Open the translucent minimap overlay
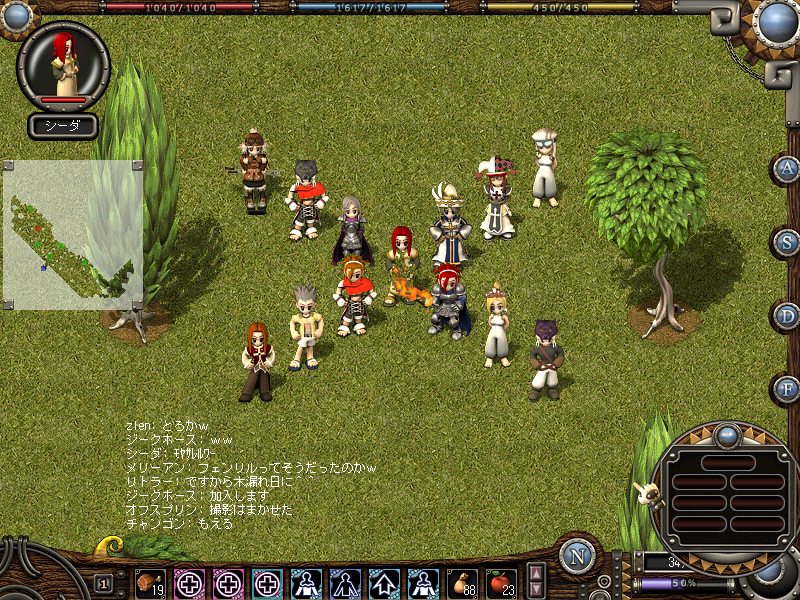This screenshot has width=800, height=600. coord(72,234)
